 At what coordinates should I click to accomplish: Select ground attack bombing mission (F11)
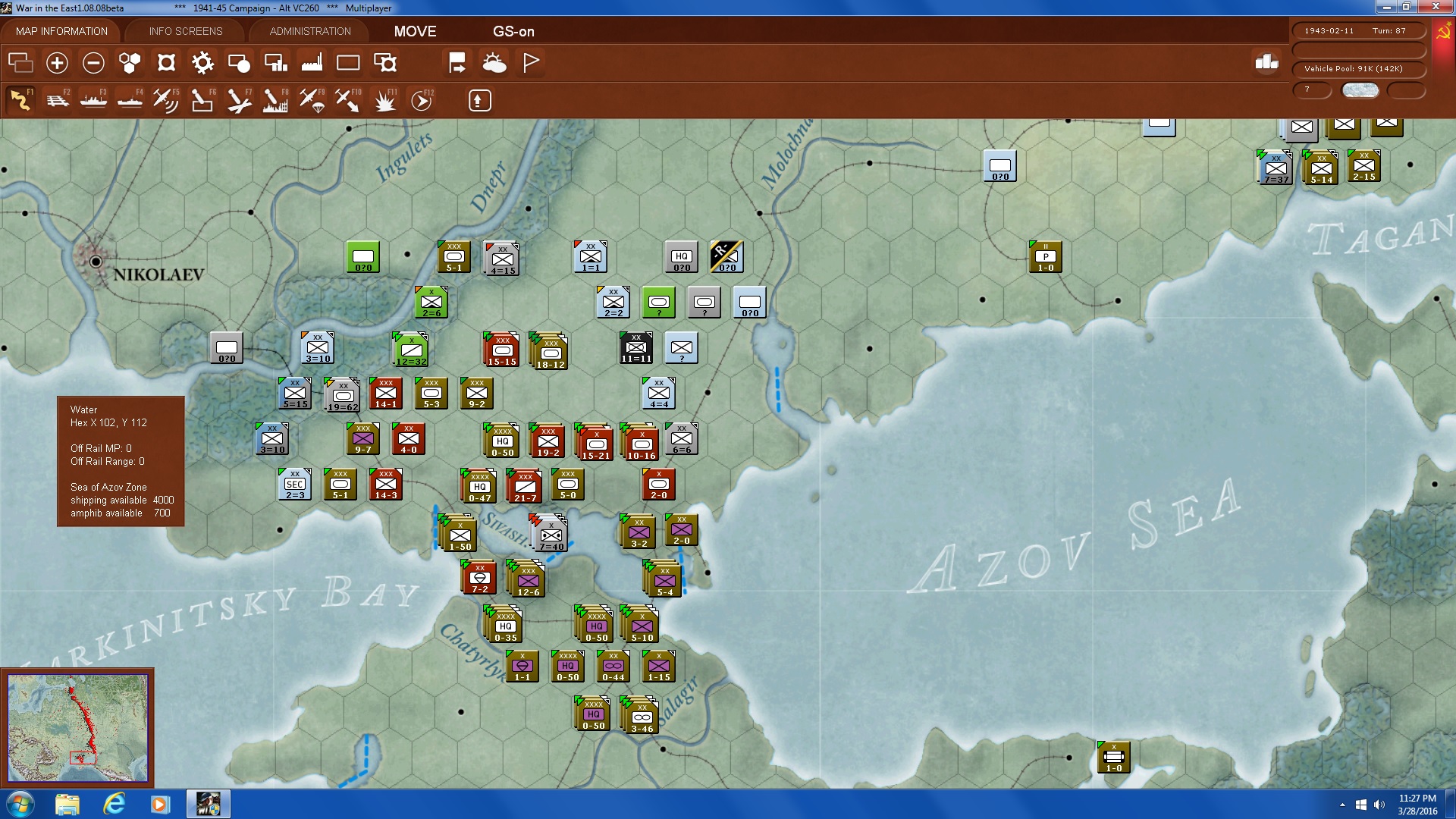pos(384,99)
